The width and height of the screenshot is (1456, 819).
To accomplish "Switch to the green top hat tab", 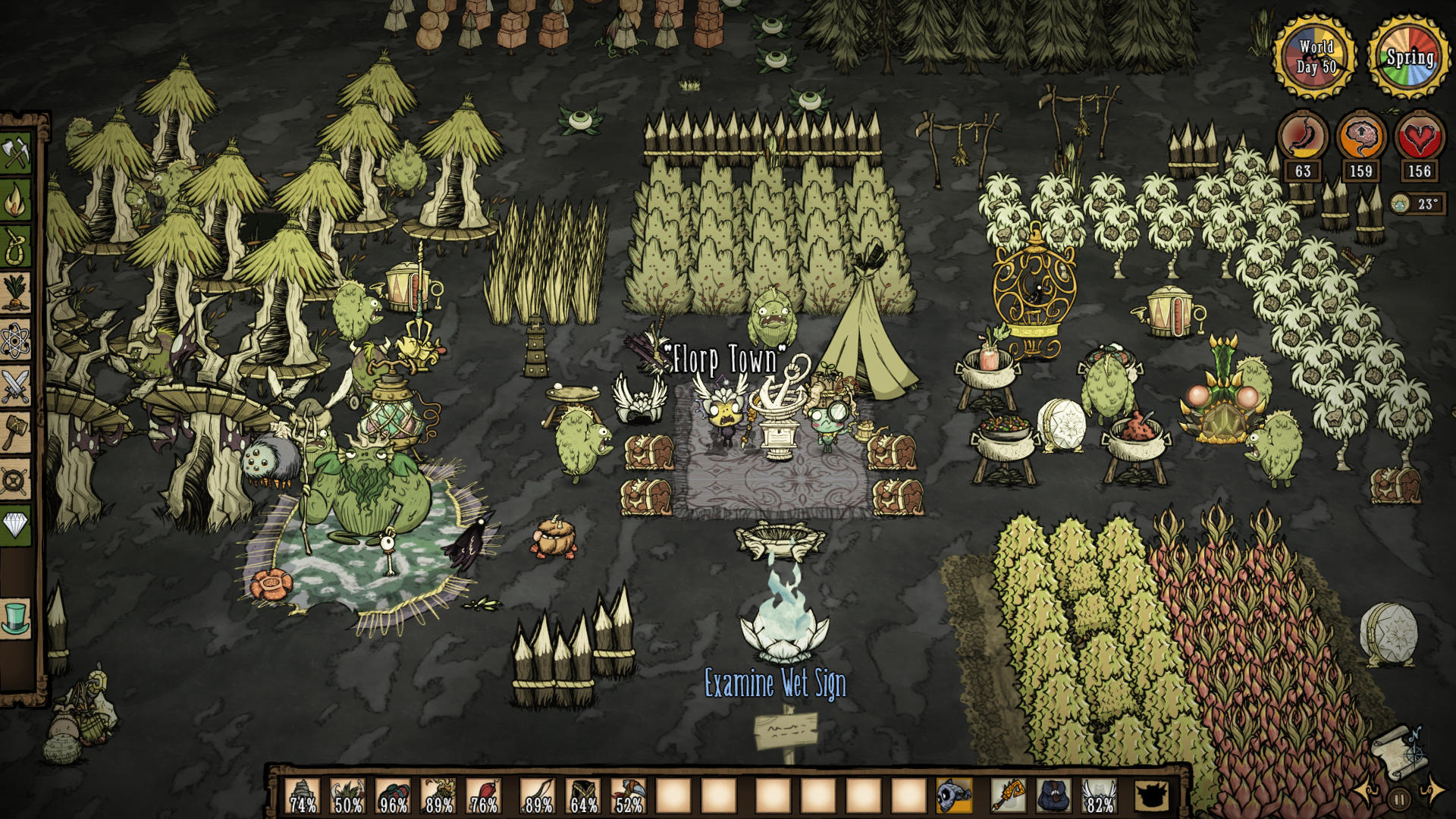I will 15,618.
